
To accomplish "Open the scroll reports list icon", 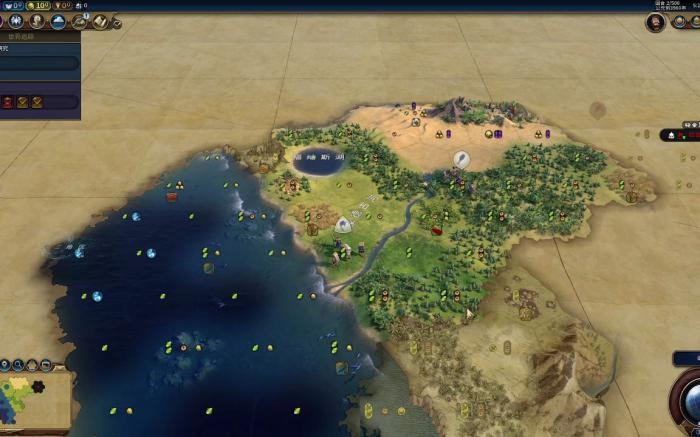I will click(x=101, y=21).
